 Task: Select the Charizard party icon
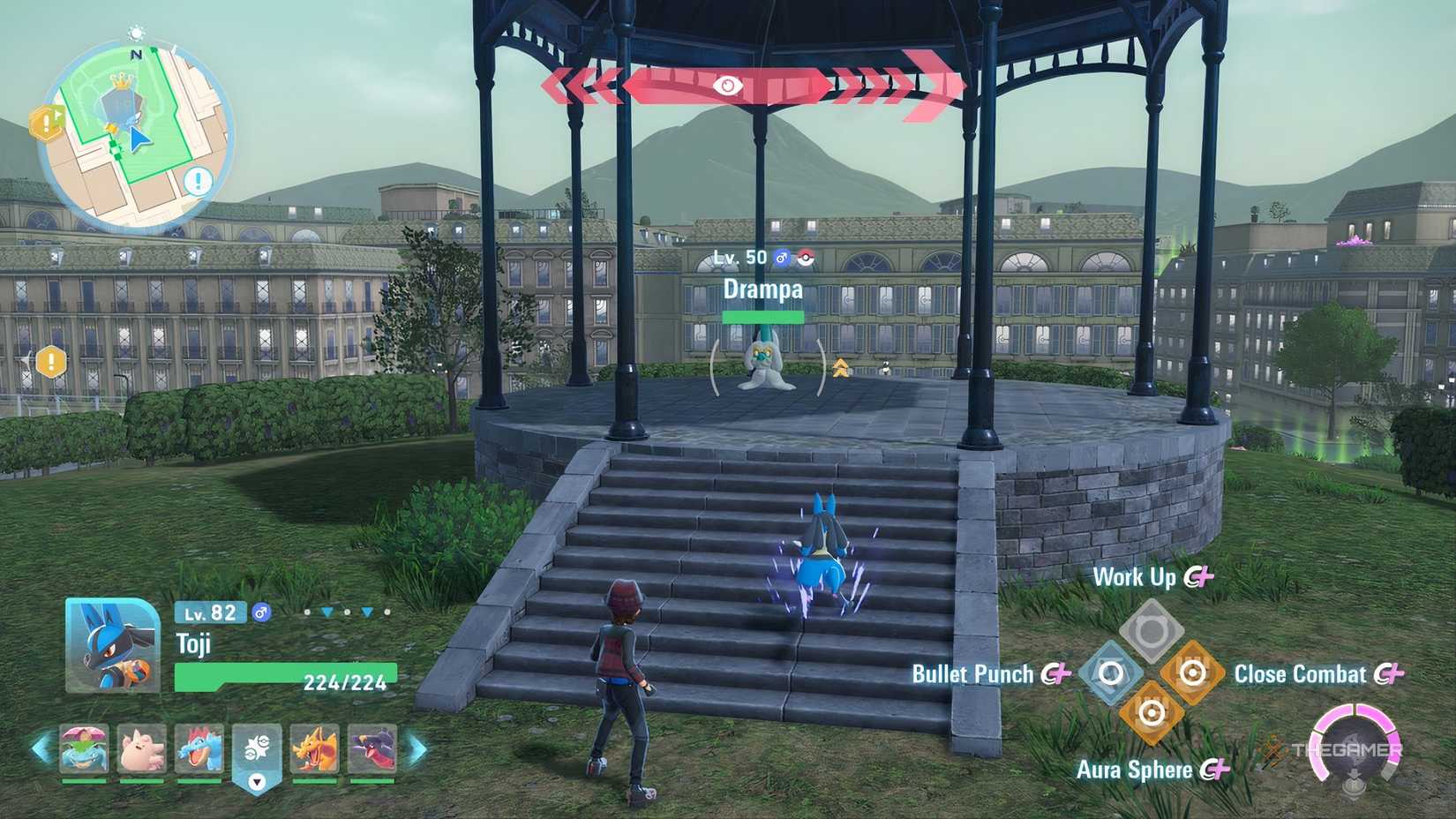[314, 748]
